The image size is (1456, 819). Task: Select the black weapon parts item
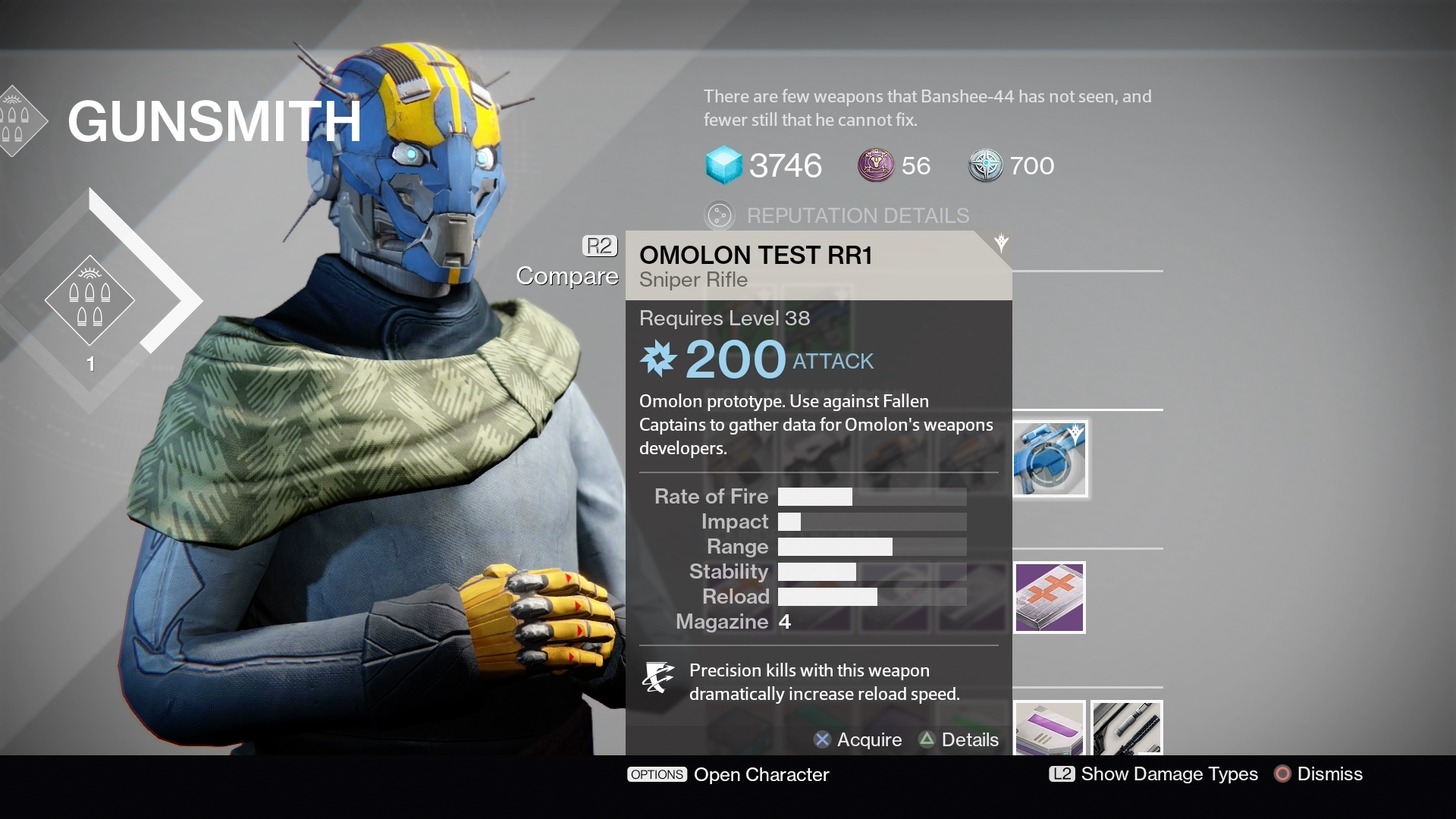pos(1127,728)
